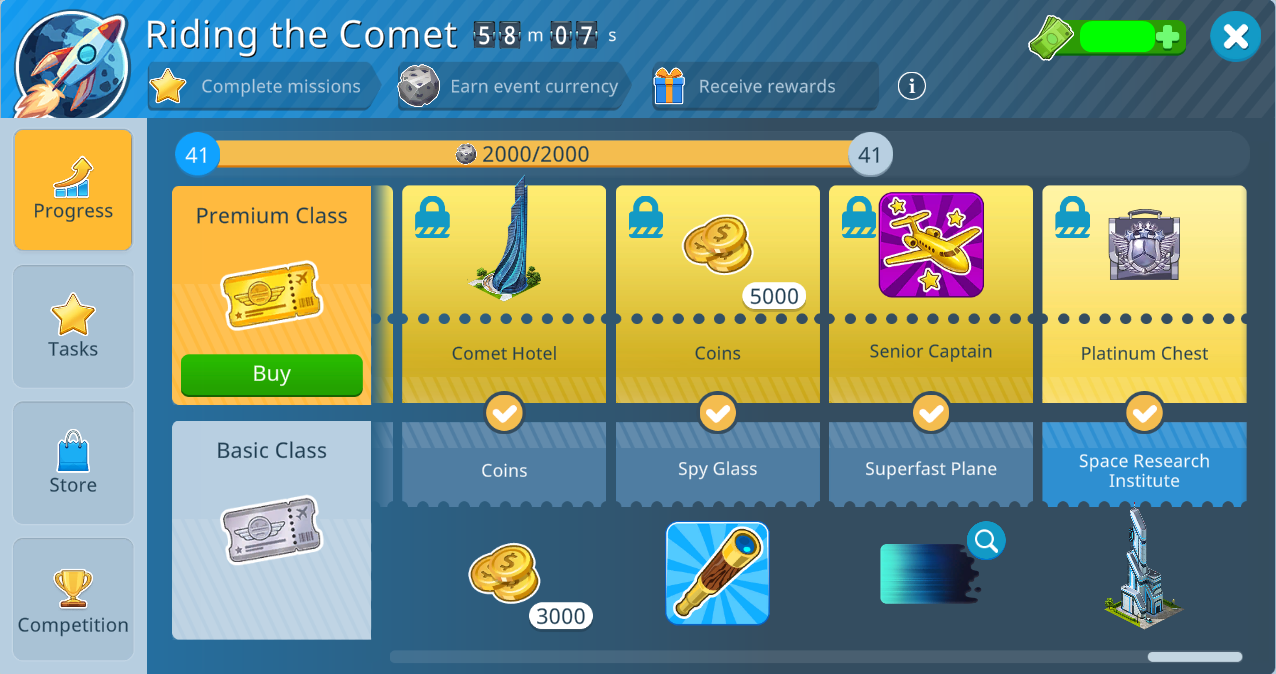
Task: Go to the Store tab
Action: coord(73,462)
